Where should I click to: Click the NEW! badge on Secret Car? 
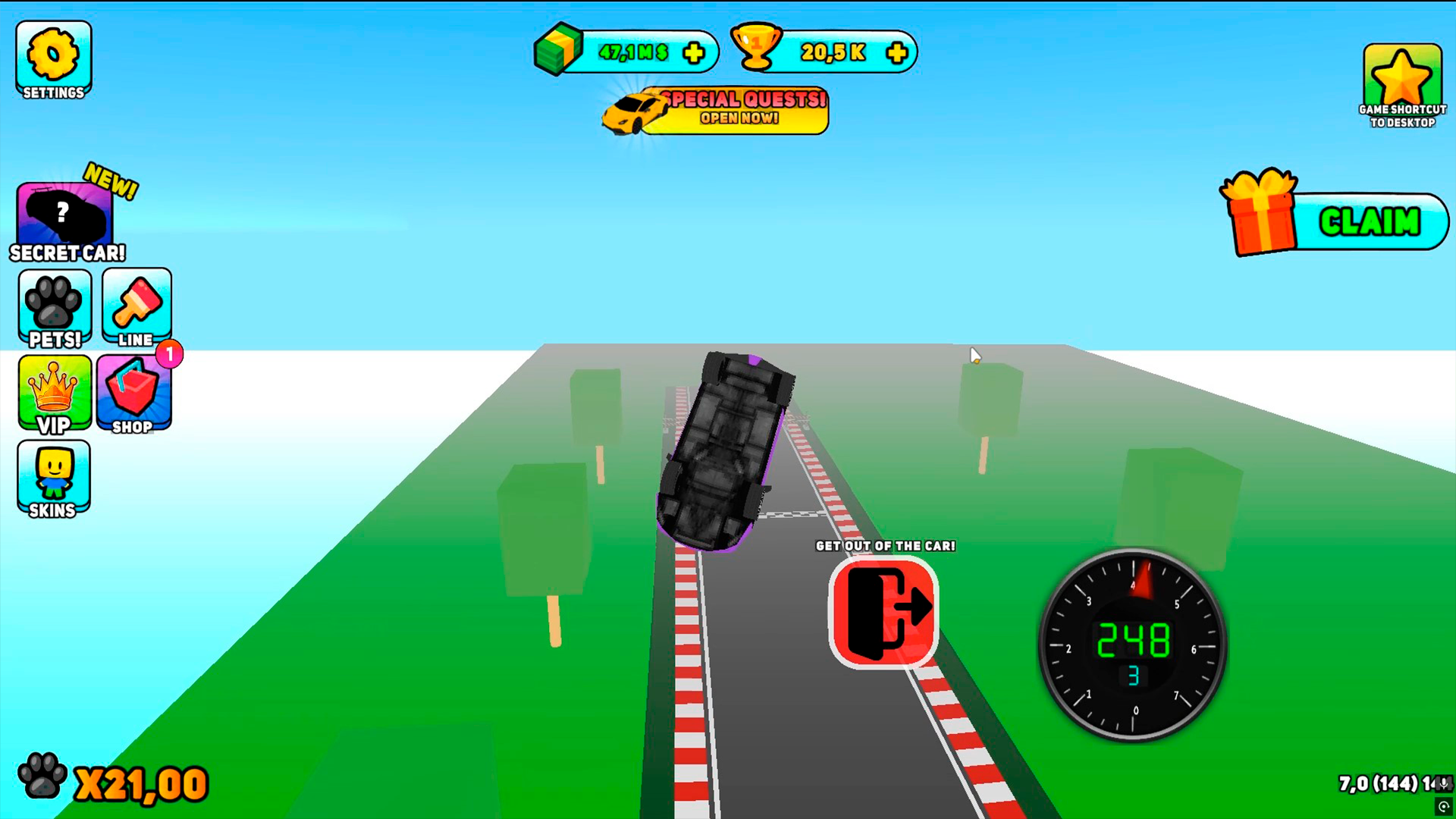click(x=112, y=182)
